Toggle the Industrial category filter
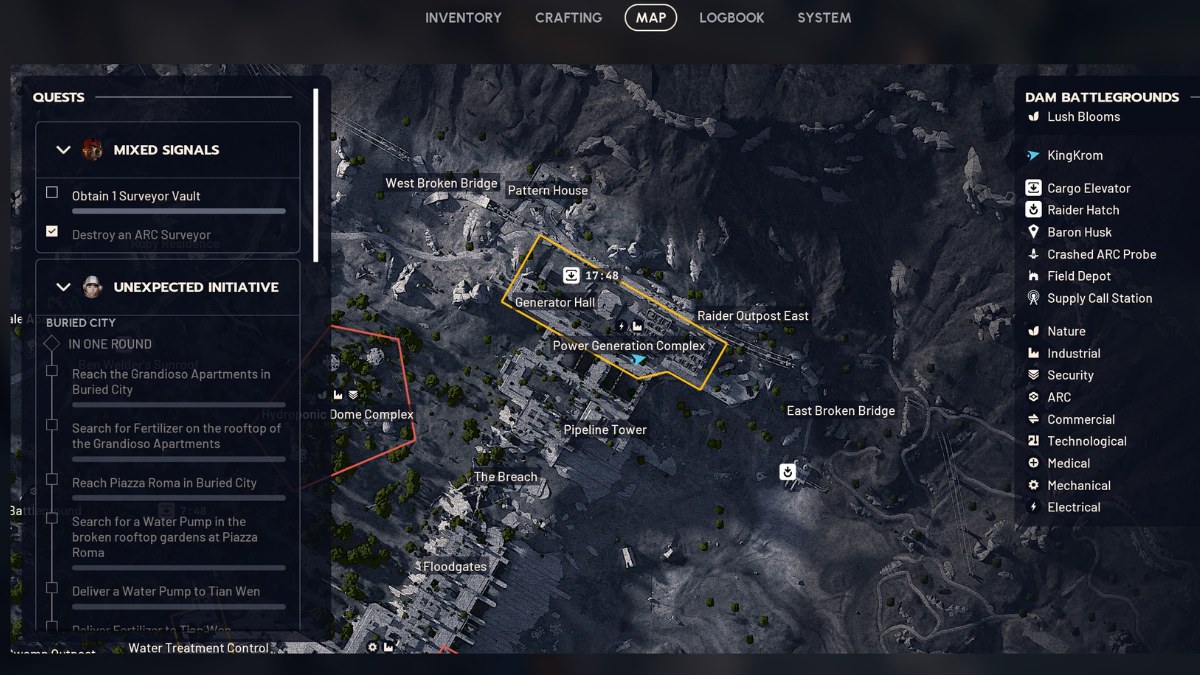1200x675 pixels. (x=1073, y=353)
